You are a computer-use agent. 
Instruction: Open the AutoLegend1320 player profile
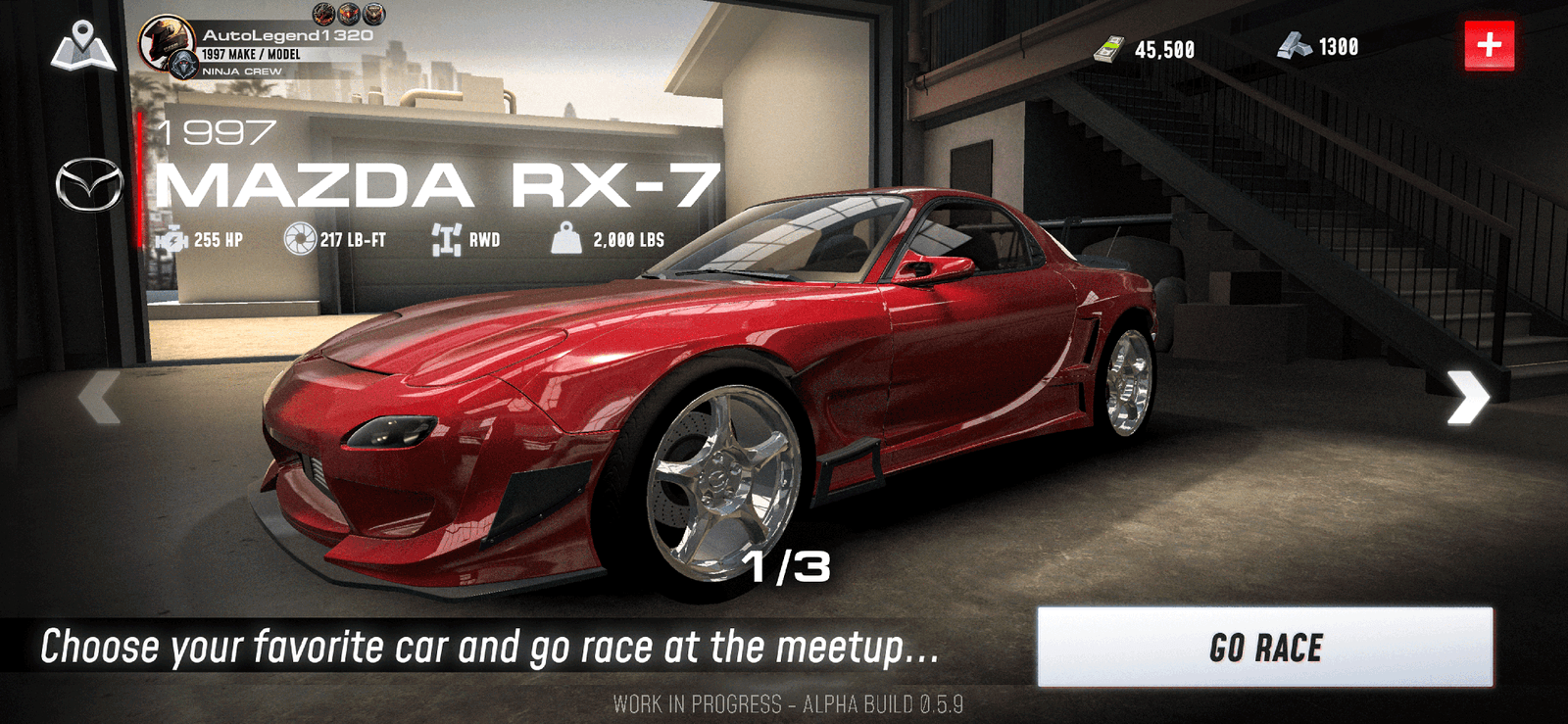pyautogui.click(x=289, y=33)
